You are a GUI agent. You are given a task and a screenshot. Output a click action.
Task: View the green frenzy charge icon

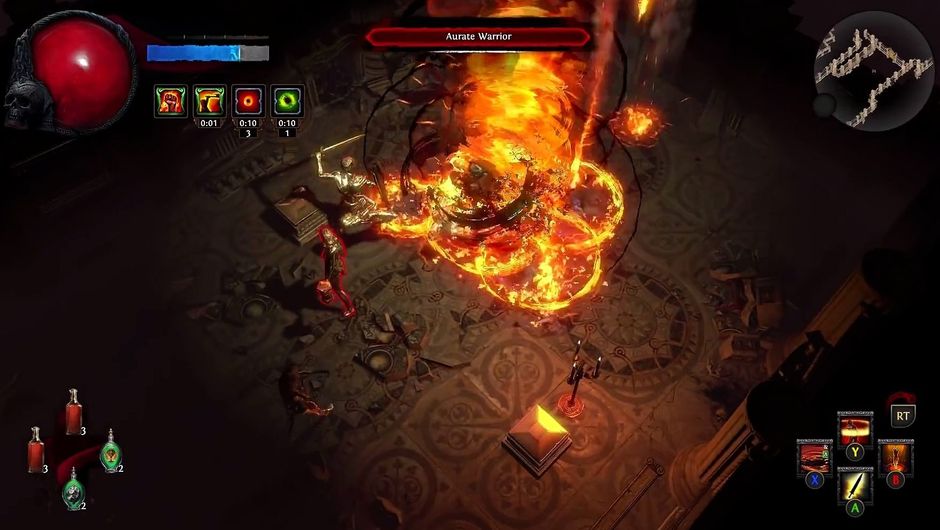click(287, 101)
